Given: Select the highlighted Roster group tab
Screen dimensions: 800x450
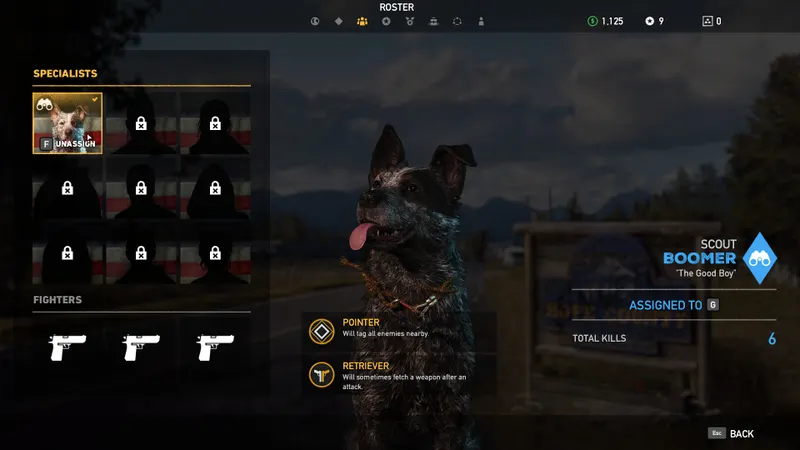Looking at the screenshot, I should [x=362, y=21].
